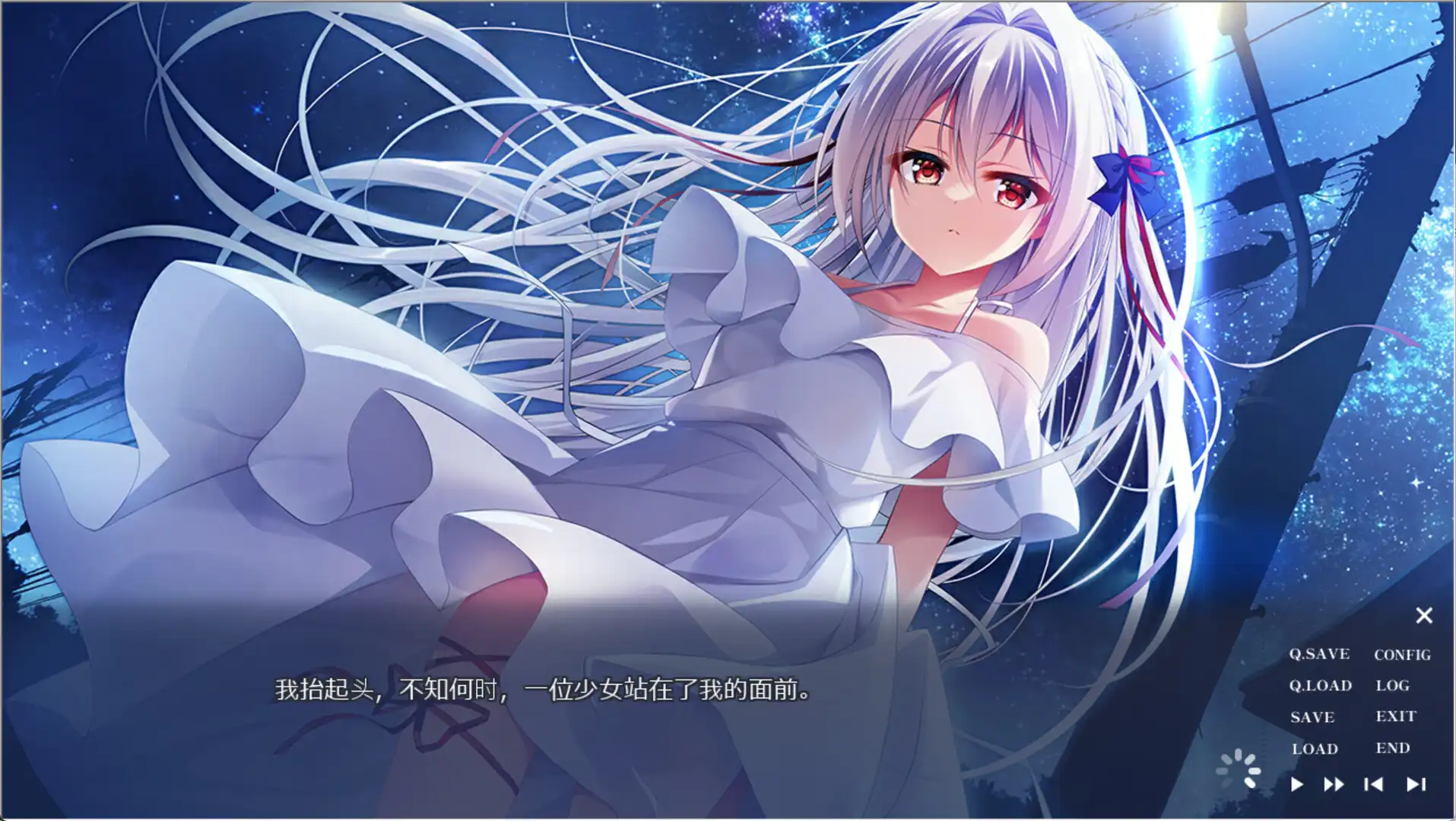1456x821 pixels.
Task: Open the CONFIG settings
Action: click(1401, 654)
